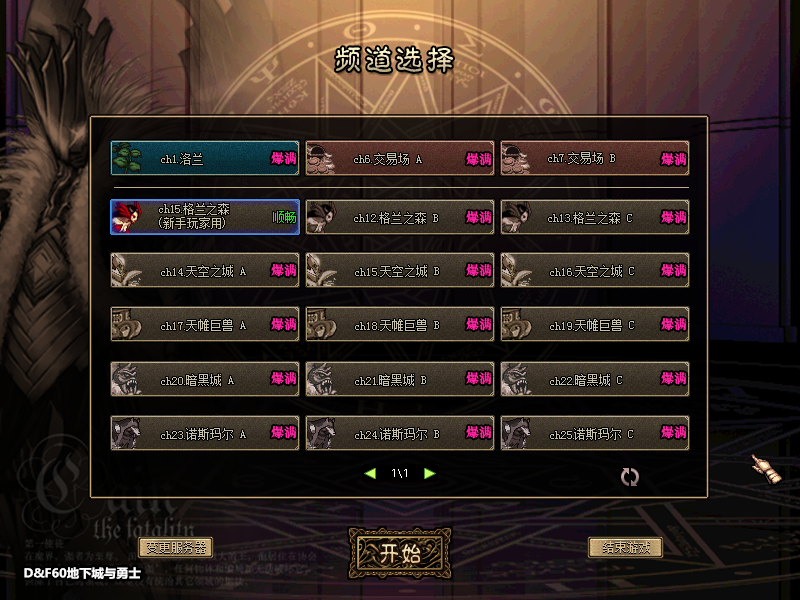
Task: Select channel ch25 诺斯玛尔 C
Action: (594, 434)
